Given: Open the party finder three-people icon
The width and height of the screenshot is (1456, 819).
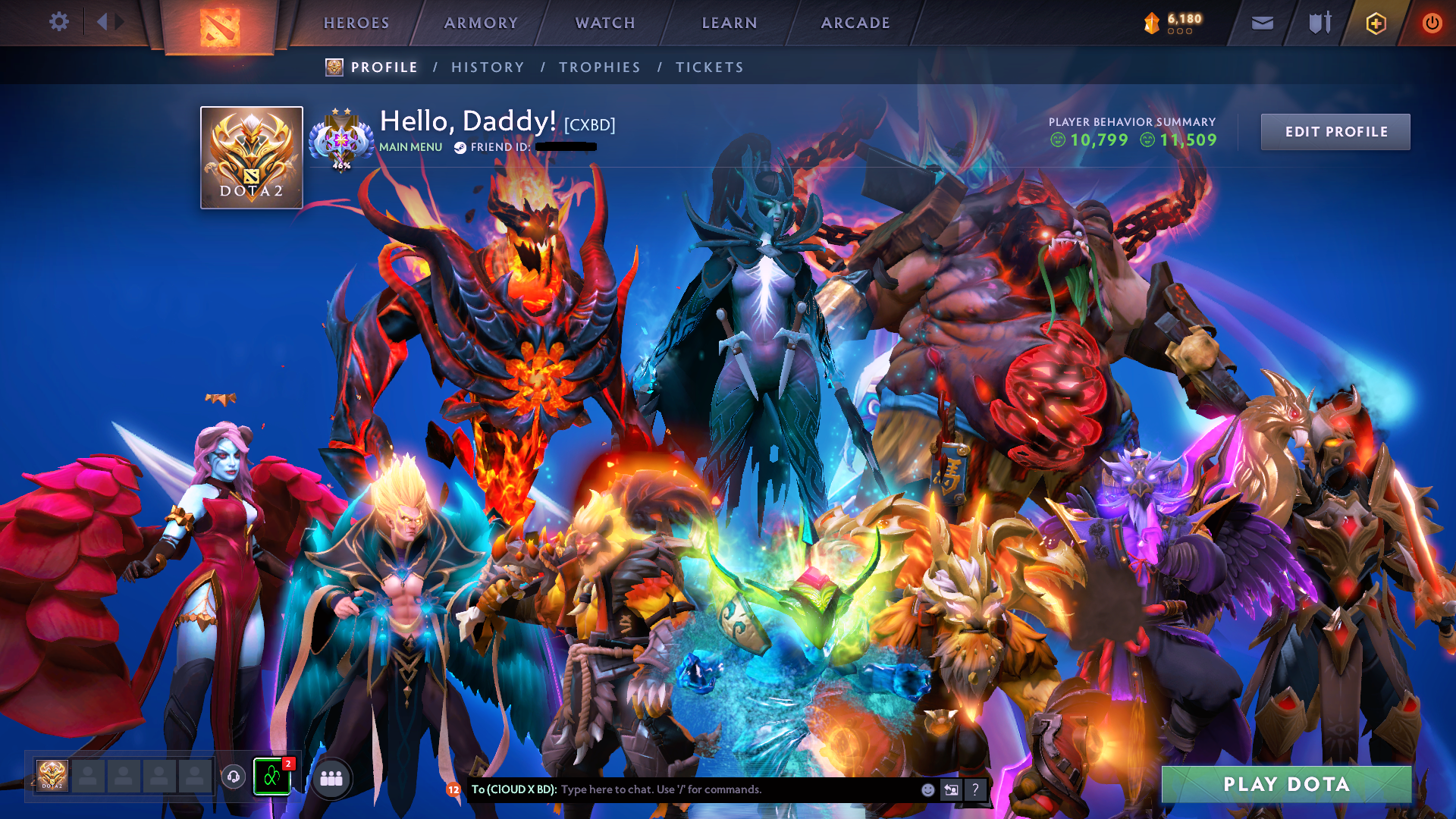Looking at the screenshot, I should pyautogui.click(x=332, y=777).
